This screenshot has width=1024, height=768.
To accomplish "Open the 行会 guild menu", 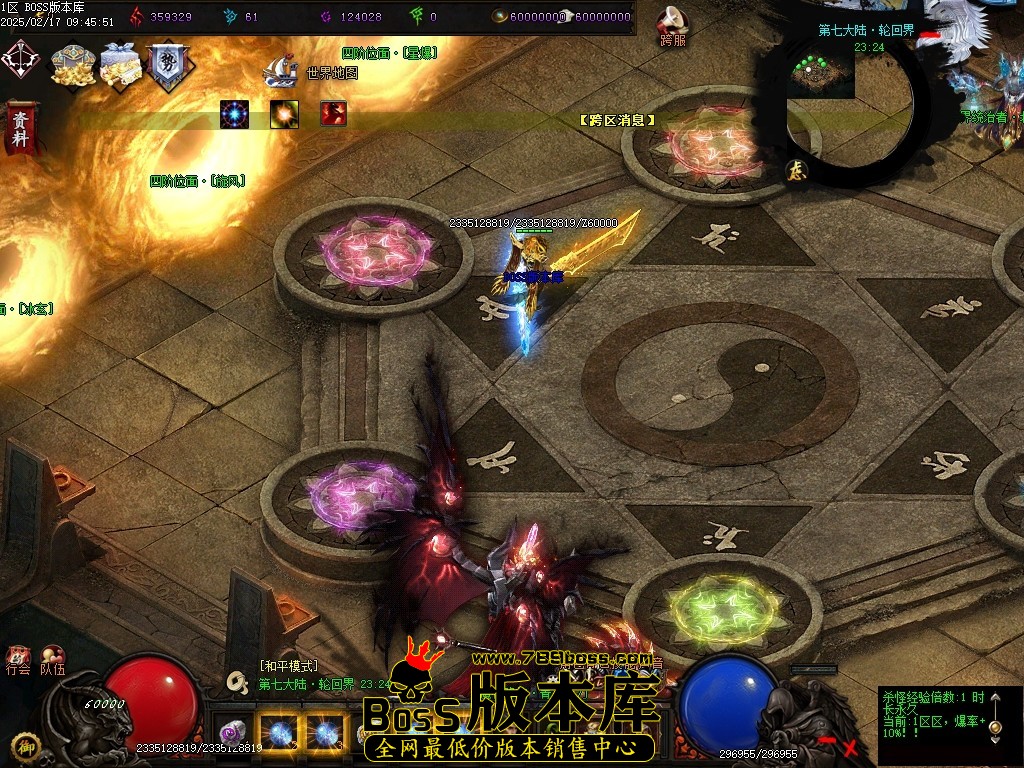I will pyautogui.click(x=18, y=660).
